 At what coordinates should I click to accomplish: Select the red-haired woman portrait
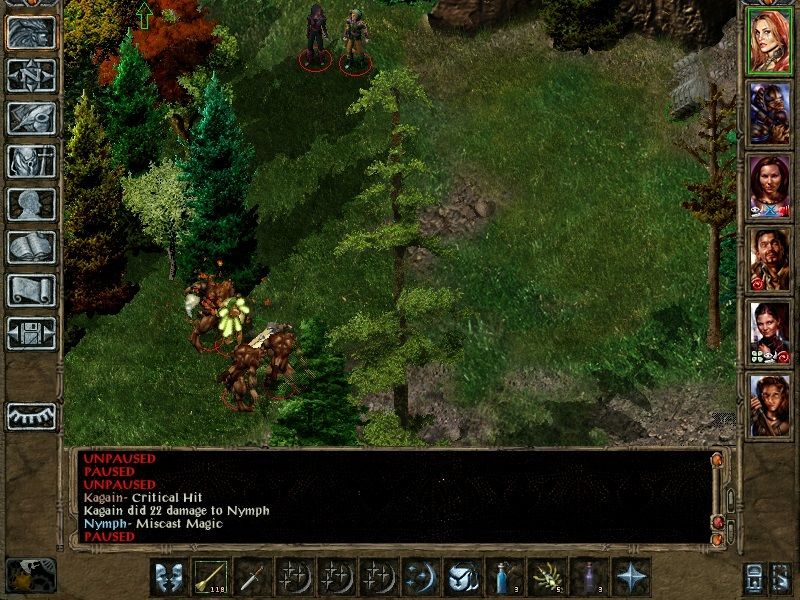point(769,42)
